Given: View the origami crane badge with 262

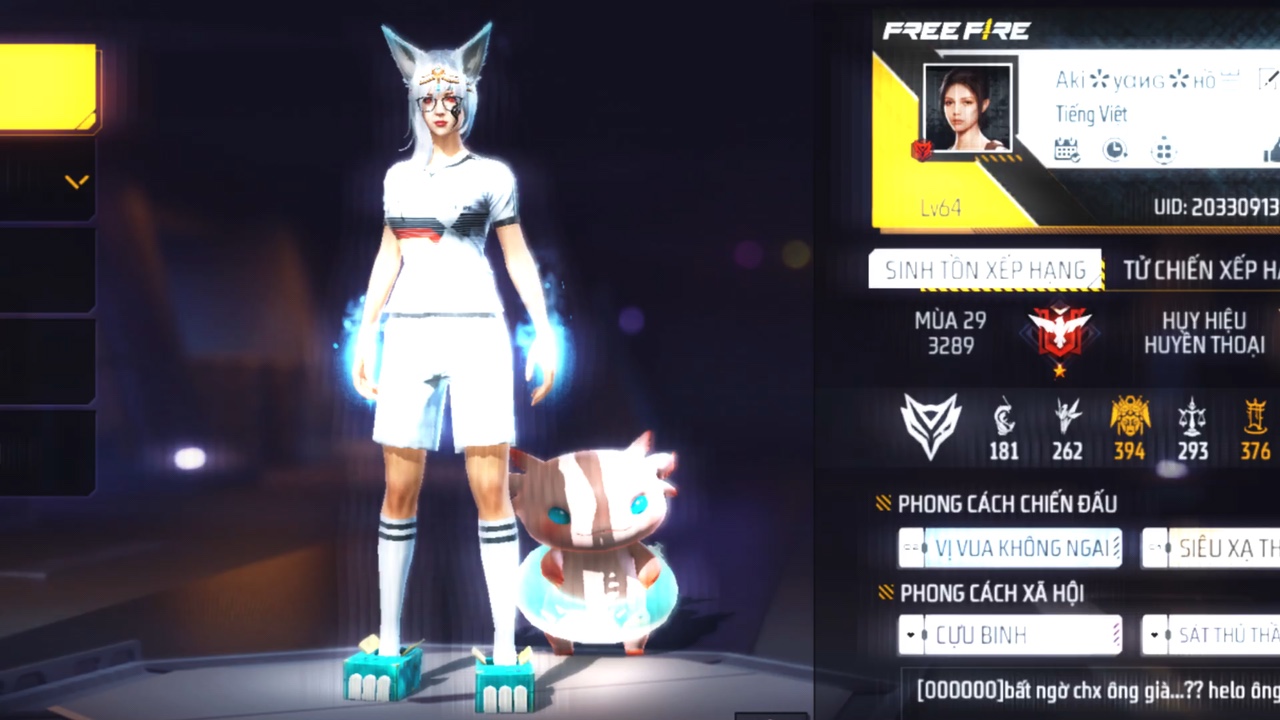Looking at the screenshot, I should tap(1067, 427).
